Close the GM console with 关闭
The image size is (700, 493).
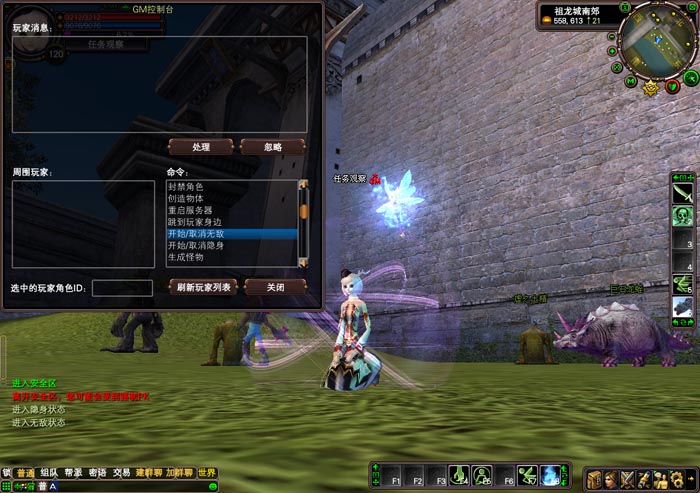click(272, 287)
